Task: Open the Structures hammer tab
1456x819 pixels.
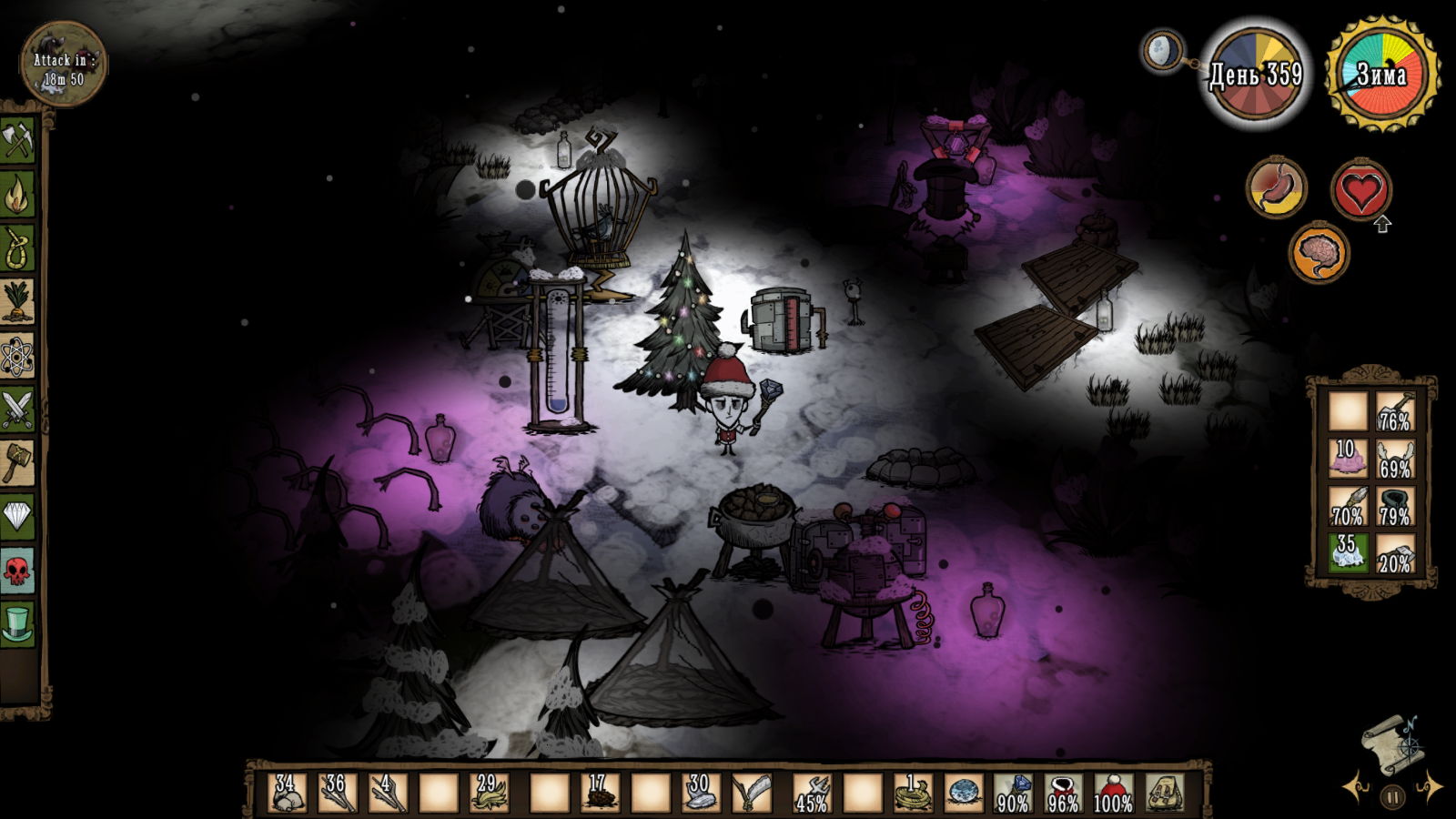Action: click(17, 462)
